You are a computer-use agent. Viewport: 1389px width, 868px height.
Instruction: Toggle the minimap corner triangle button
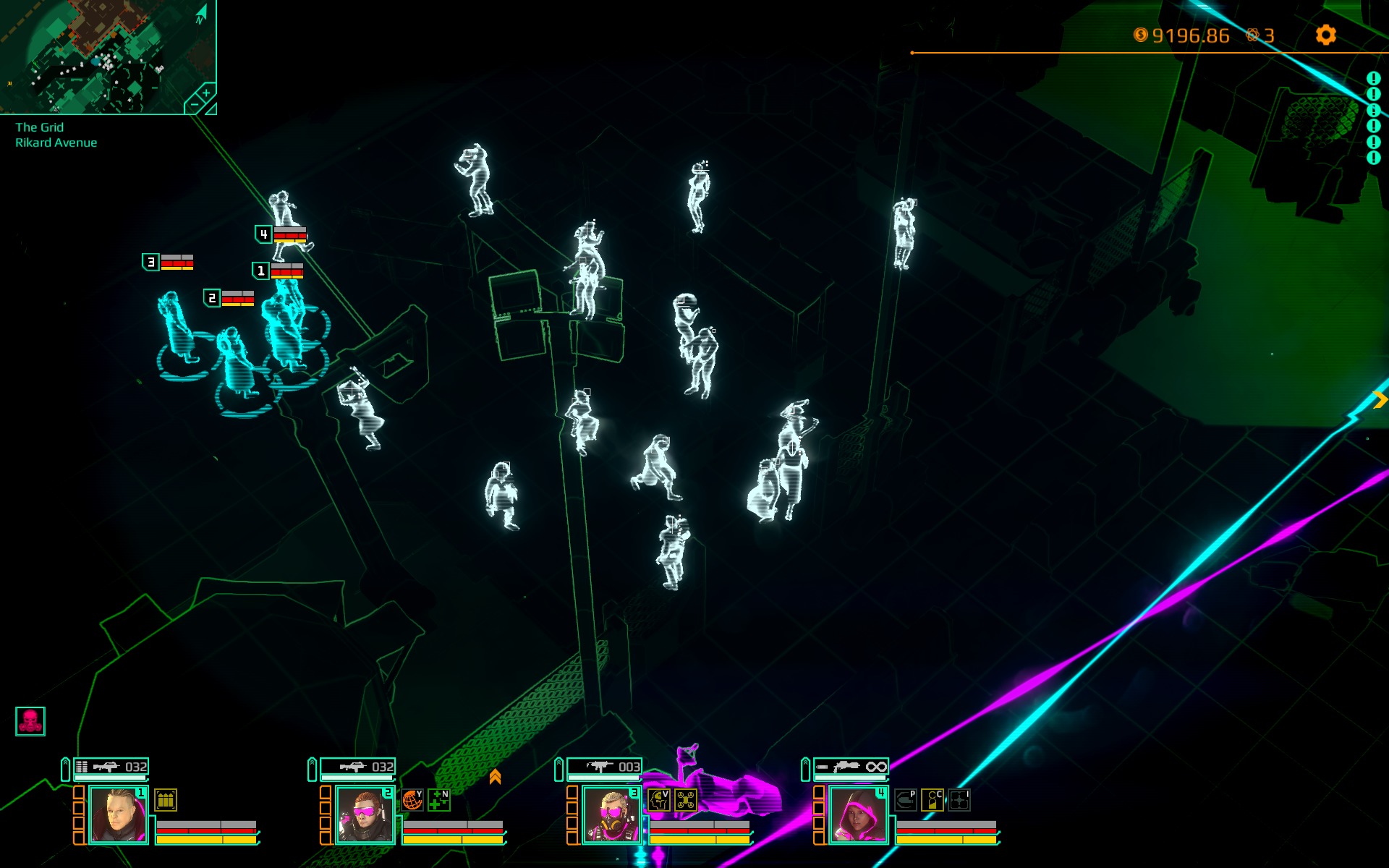(211, 109)
